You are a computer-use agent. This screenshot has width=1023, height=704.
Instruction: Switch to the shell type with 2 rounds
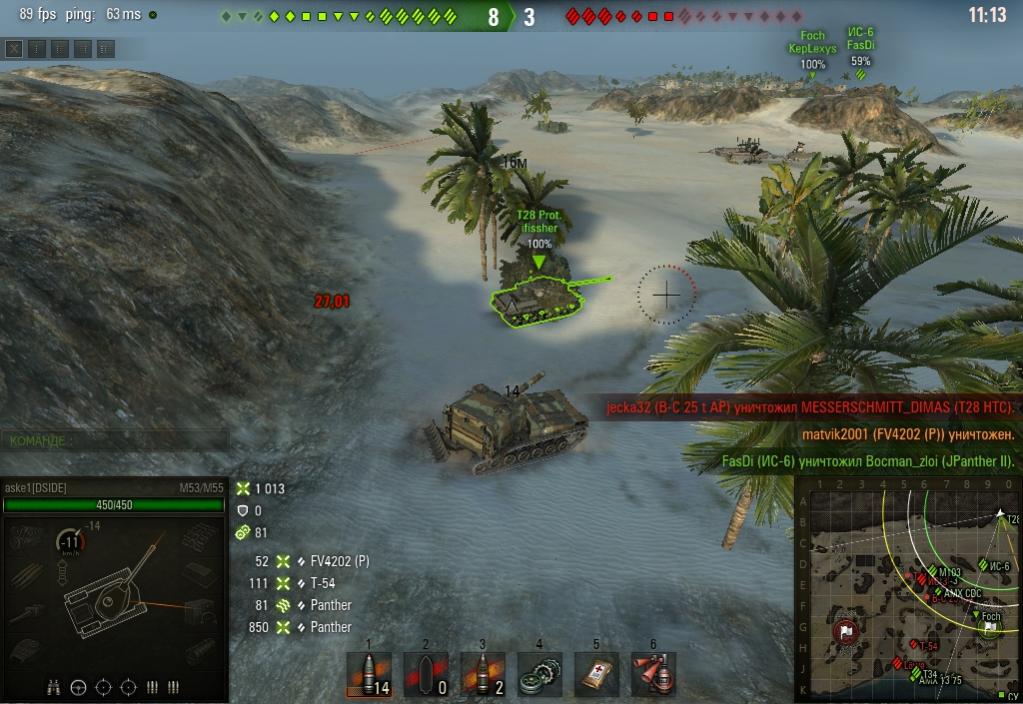pos(483,675)
